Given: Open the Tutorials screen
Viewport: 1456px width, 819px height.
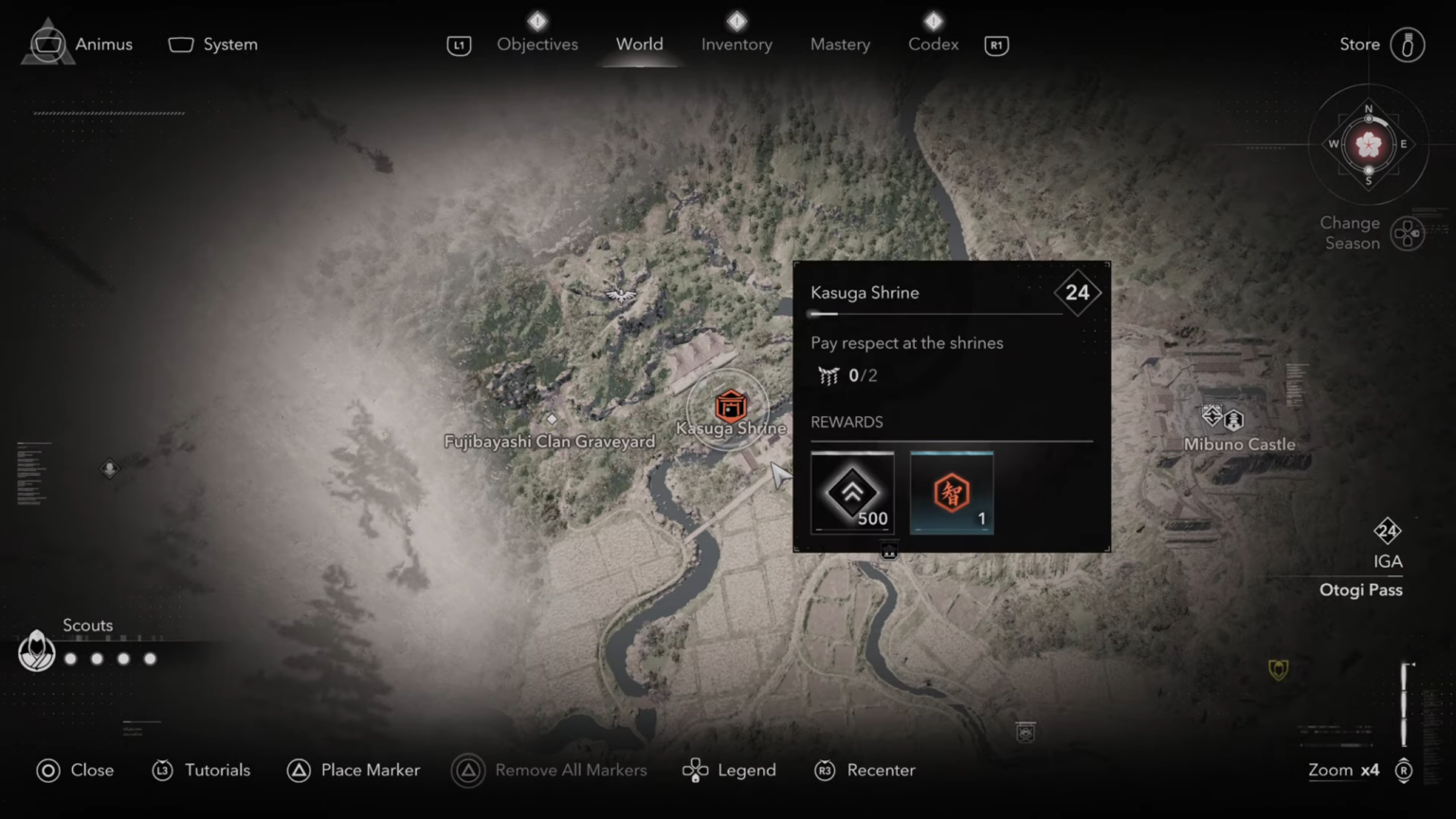Looking at the screenshot, I should coord(201,770).
